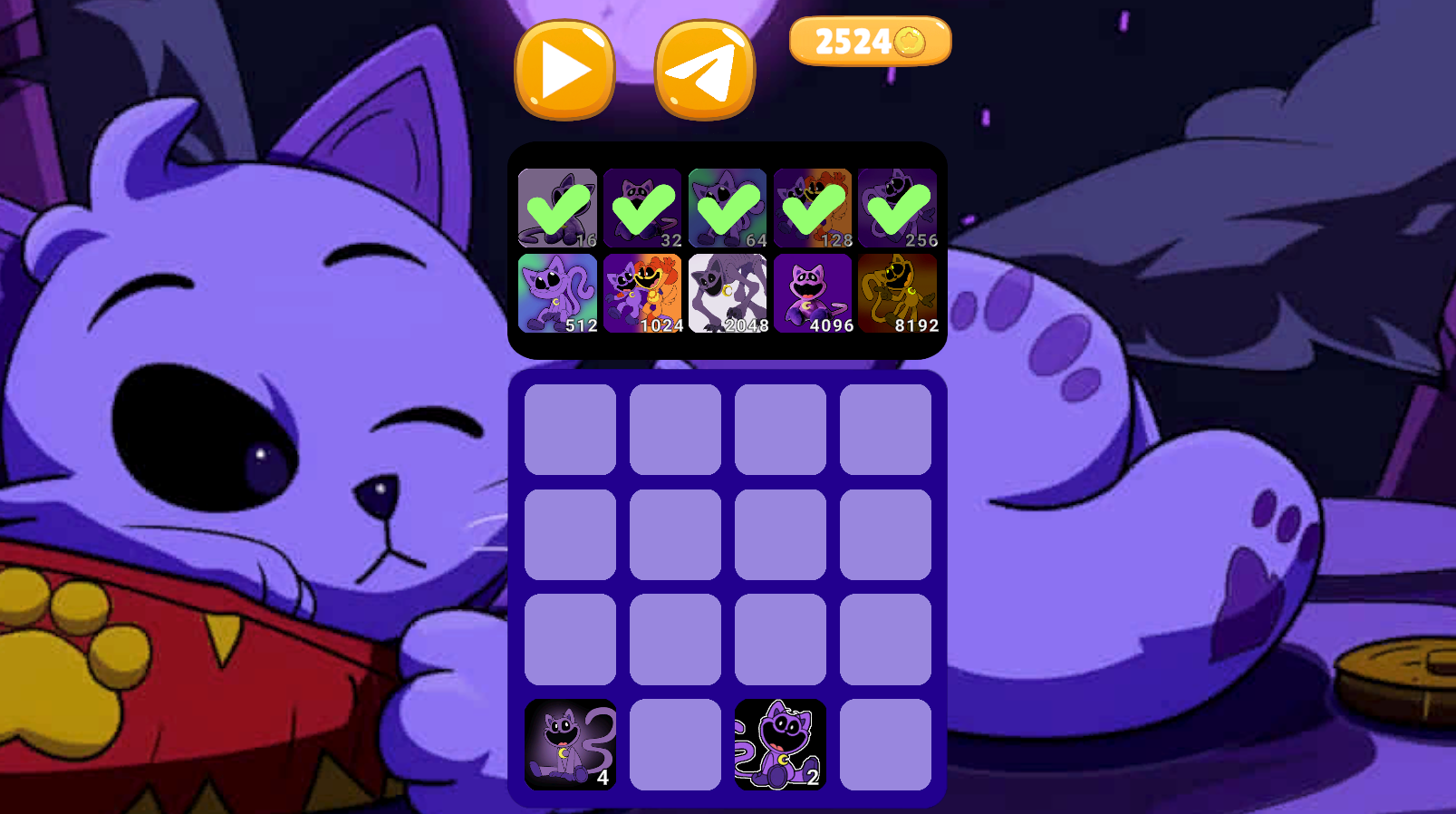
Task: Expand the unlocked 32 tile details
Action: point(642,207)
